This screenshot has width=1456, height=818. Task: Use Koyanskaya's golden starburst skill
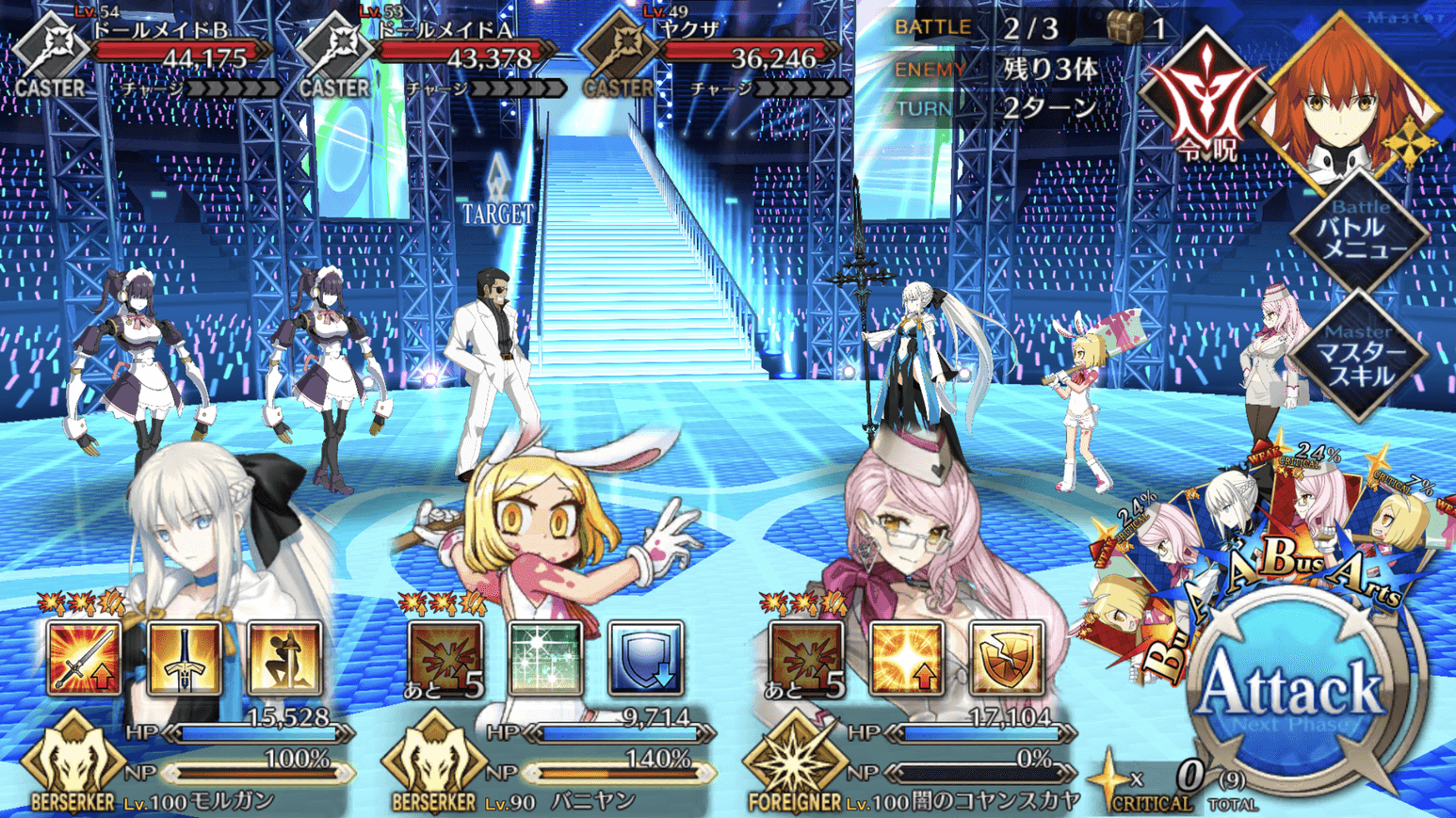coord(906,658)
